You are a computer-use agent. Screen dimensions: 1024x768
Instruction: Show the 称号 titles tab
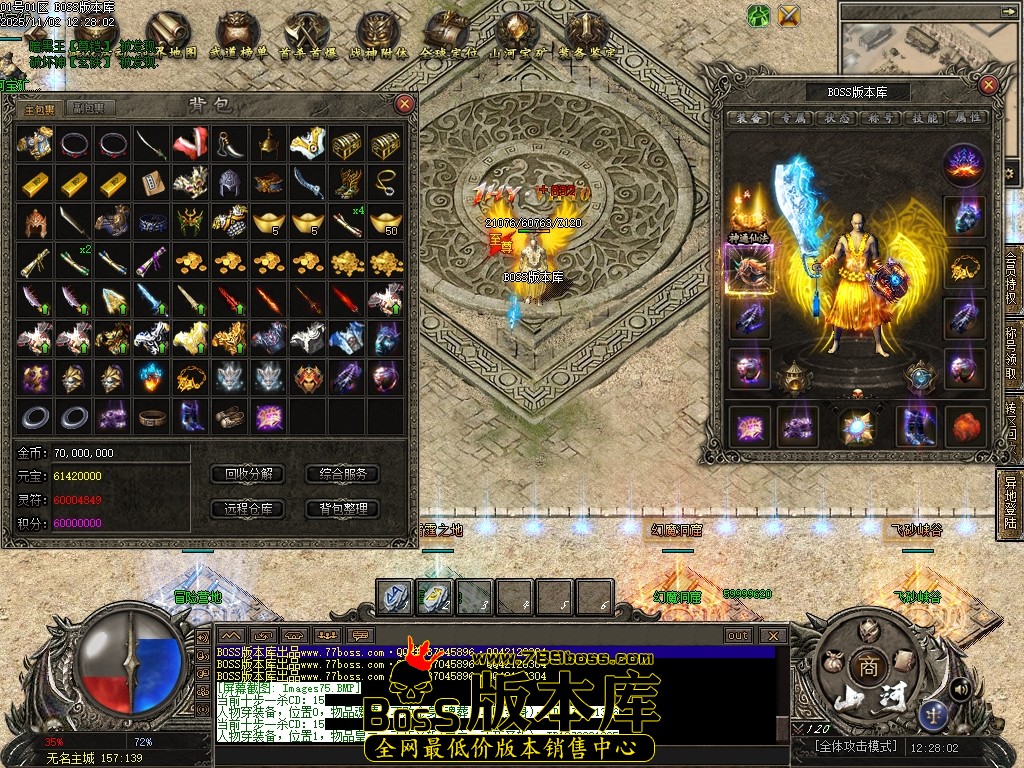coord(880,118)
